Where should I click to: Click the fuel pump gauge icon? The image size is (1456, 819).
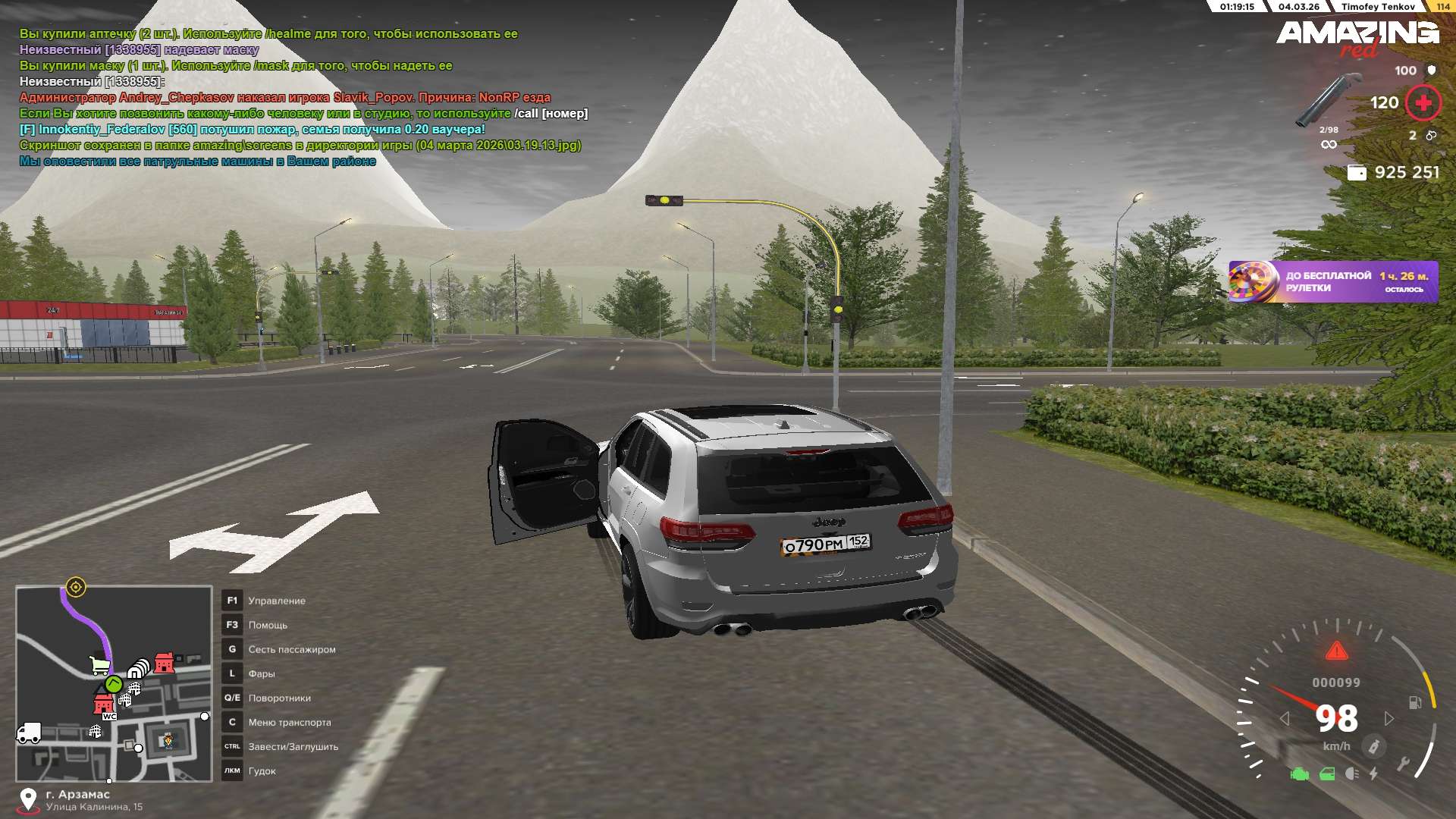tap(1415, 702)
